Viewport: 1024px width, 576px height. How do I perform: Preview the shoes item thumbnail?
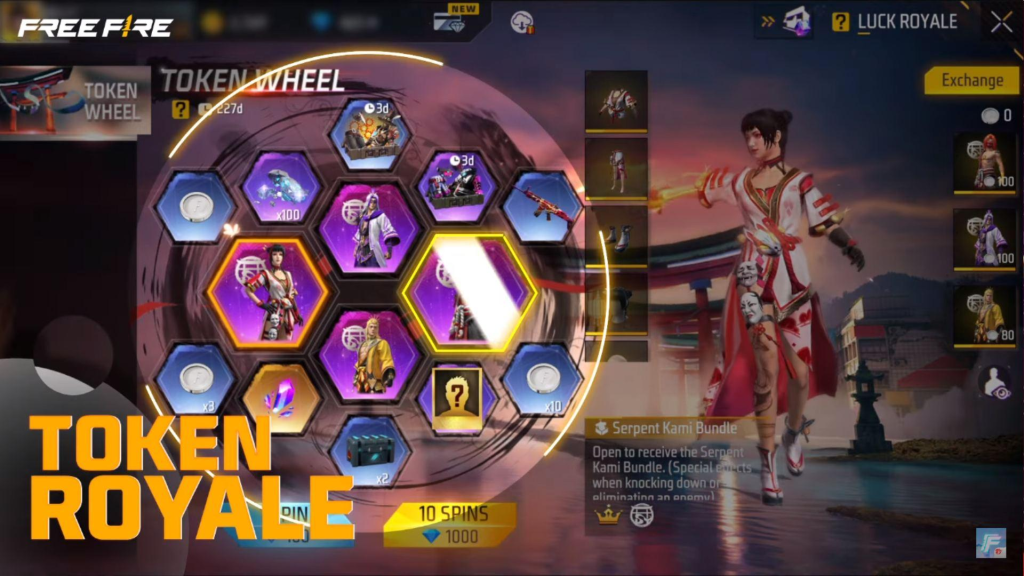pos(615,236)
